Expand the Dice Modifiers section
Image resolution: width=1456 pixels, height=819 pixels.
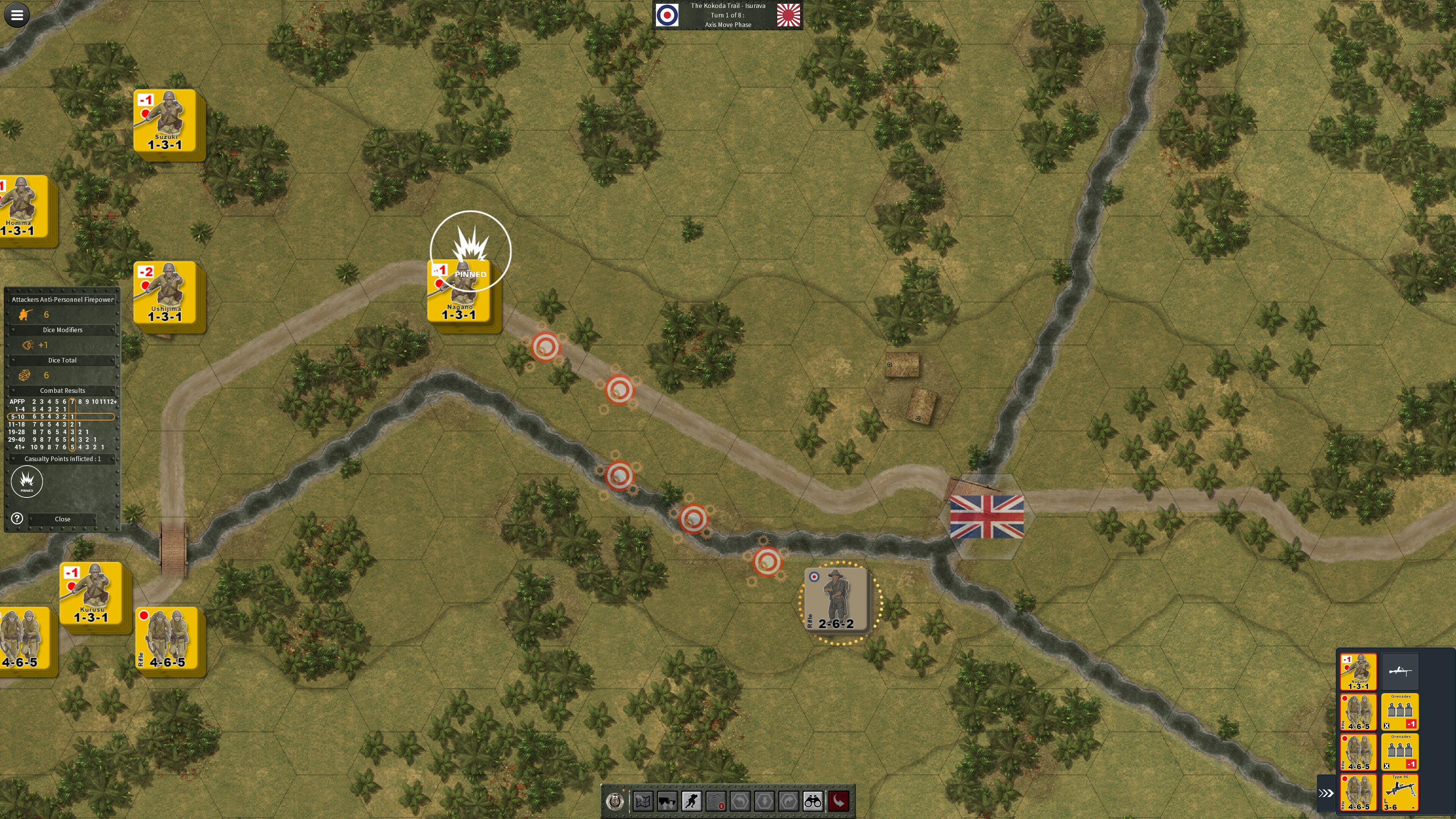tap(62, 329)
